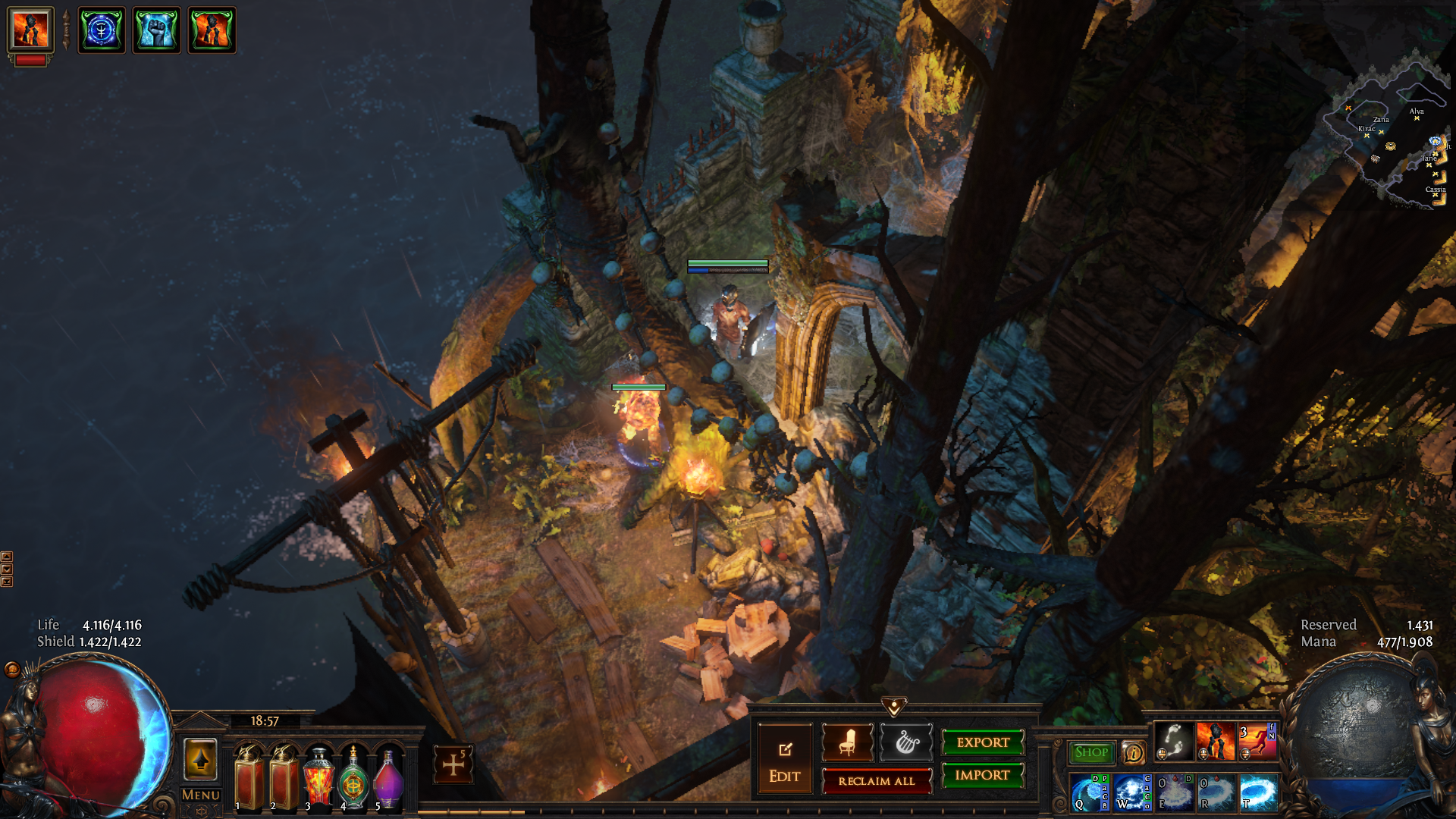This screenshot has width=1456, height=819.
Task: Select the skill bound to Q
Action: 1090,792
